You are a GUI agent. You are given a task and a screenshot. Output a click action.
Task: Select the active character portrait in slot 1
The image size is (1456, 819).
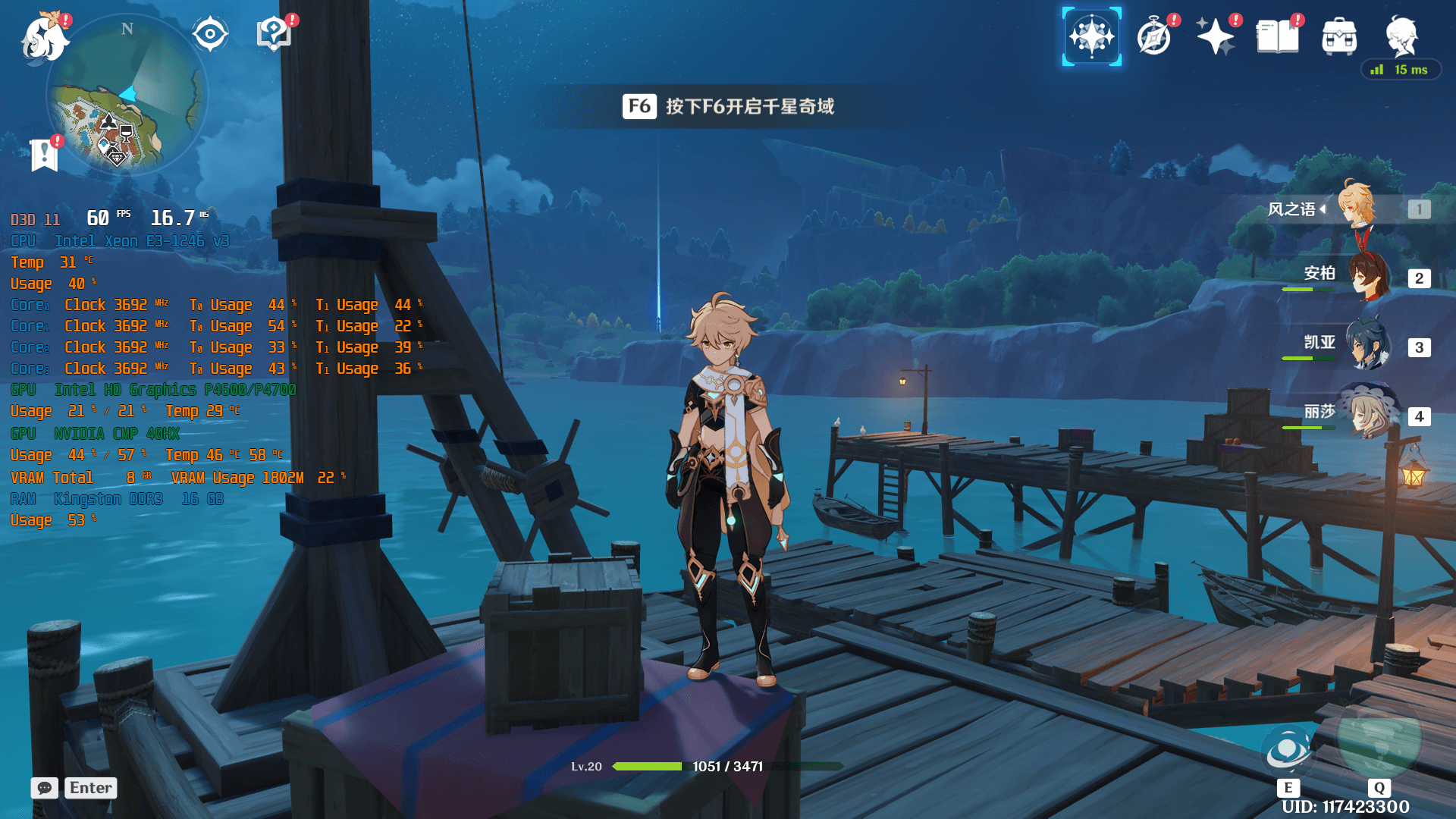(1357, 205)
